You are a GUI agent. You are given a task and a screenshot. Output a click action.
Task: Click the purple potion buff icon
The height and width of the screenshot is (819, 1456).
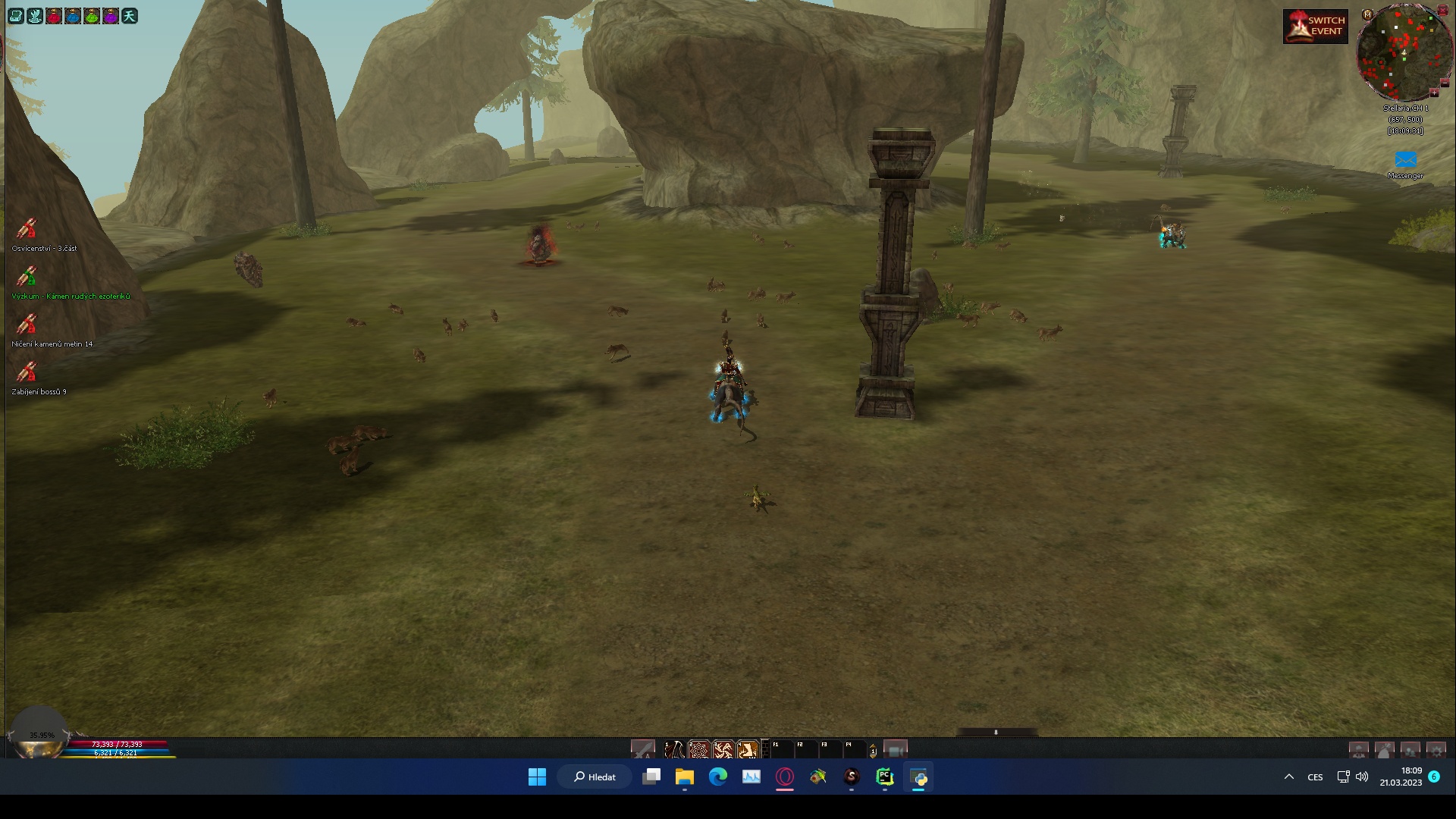click(111, 16)
